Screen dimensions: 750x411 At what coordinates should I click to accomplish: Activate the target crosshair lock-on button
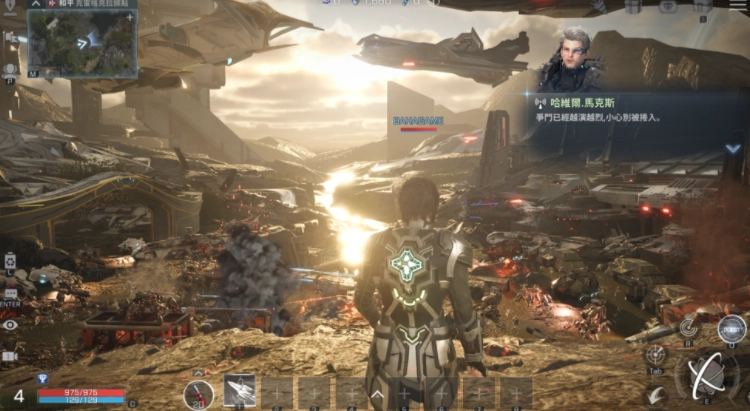tap(656, 355)
